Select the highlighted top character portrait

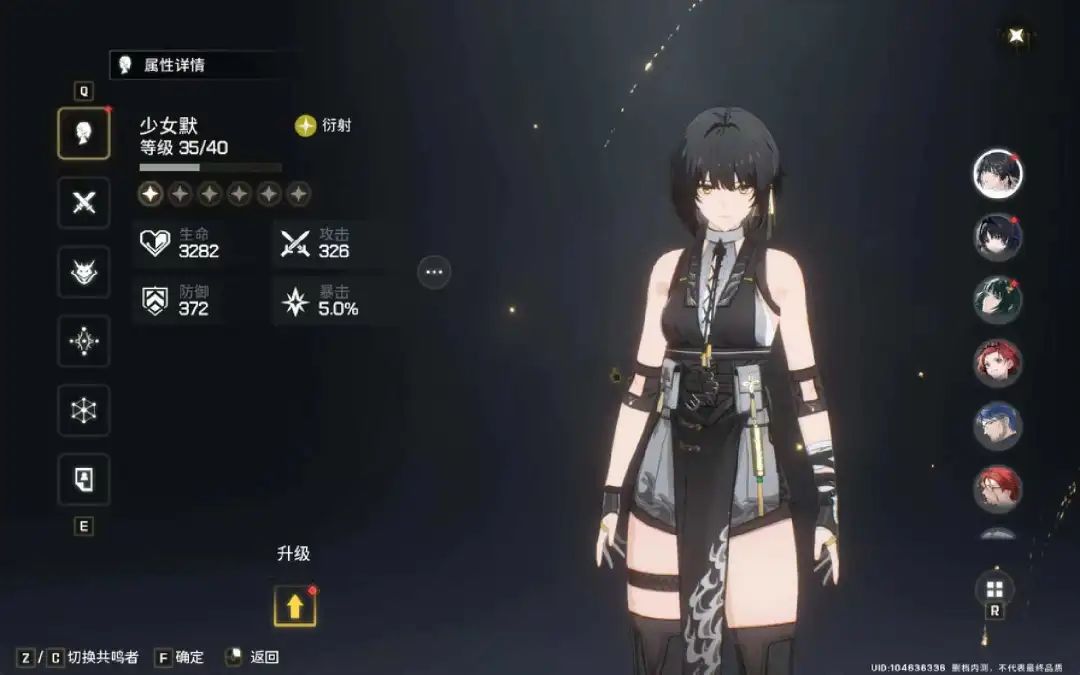pyautogui.click(x=997, y=173)
